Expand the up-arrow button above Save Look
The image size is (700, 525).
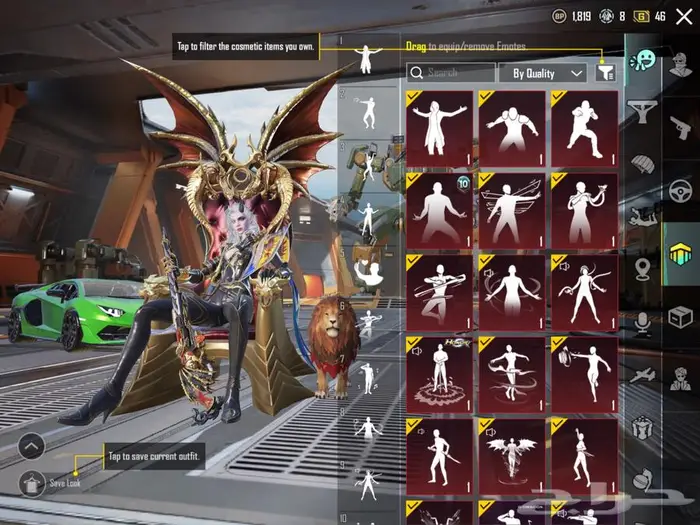(31, 446)
